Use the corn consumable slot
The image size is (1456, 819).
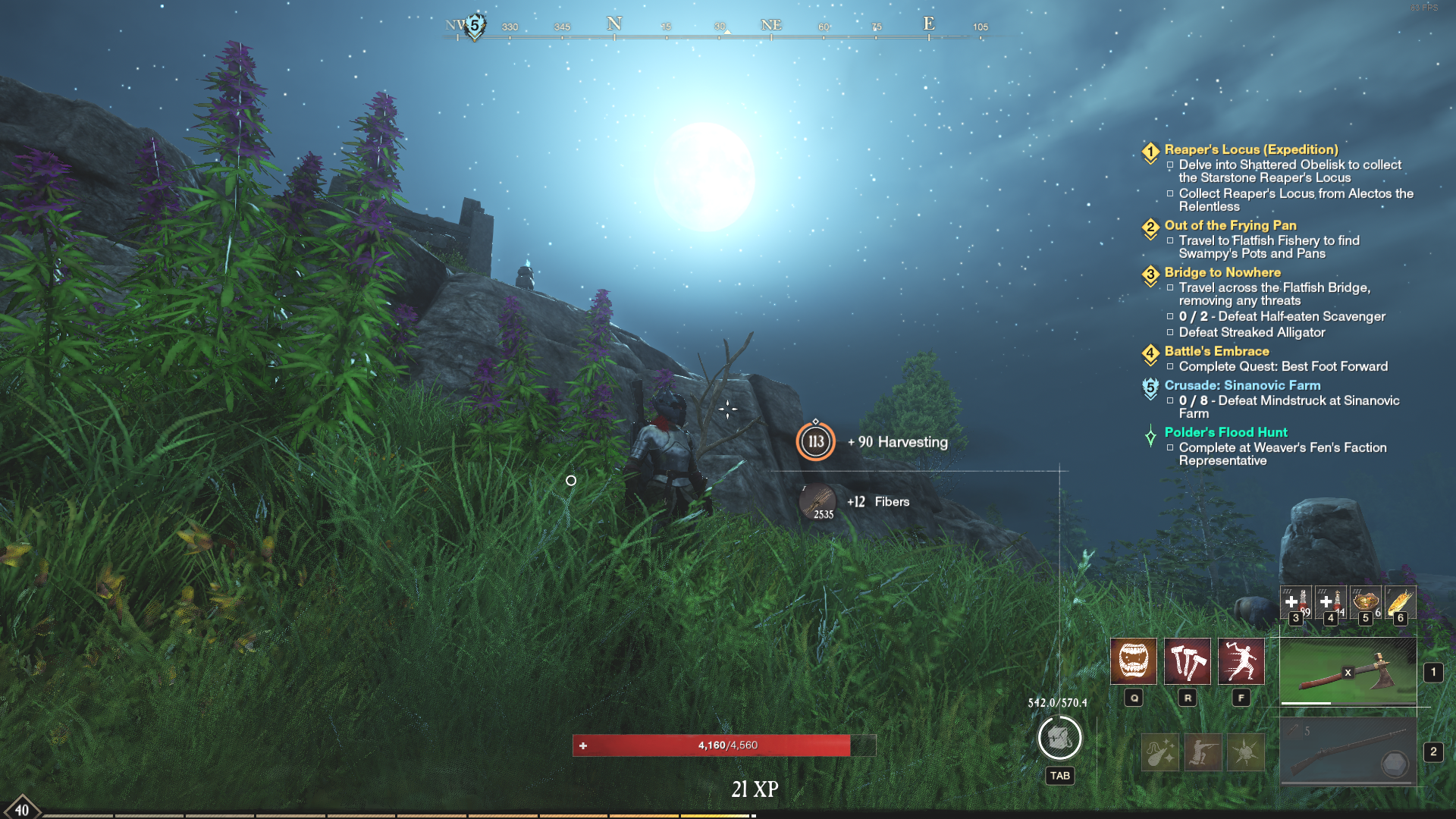point(1400,602)
